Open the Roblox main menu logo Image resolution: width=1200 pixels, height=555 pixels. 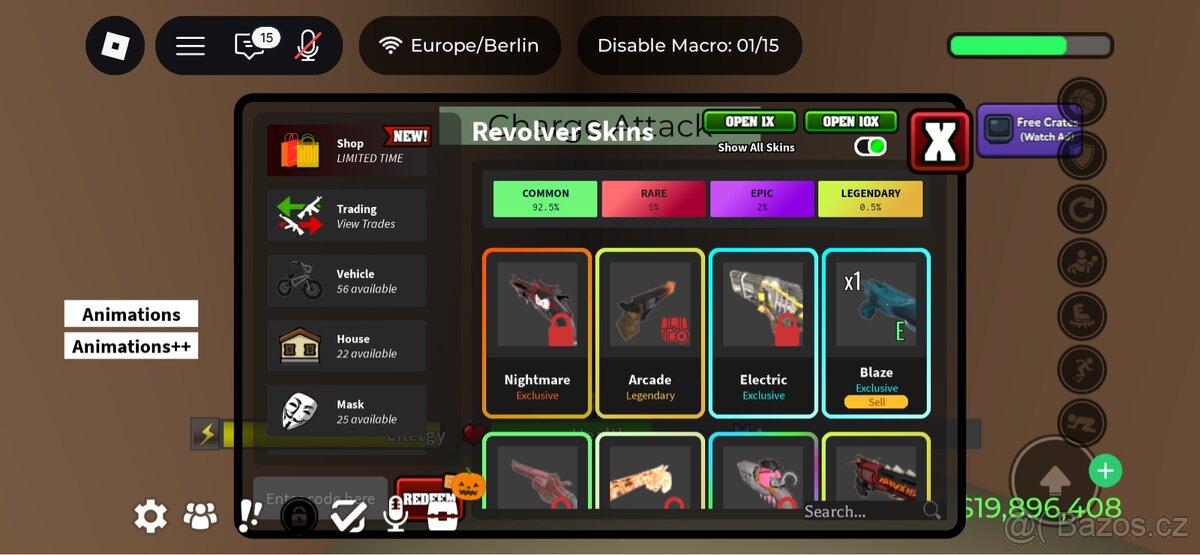pos(114,46)
